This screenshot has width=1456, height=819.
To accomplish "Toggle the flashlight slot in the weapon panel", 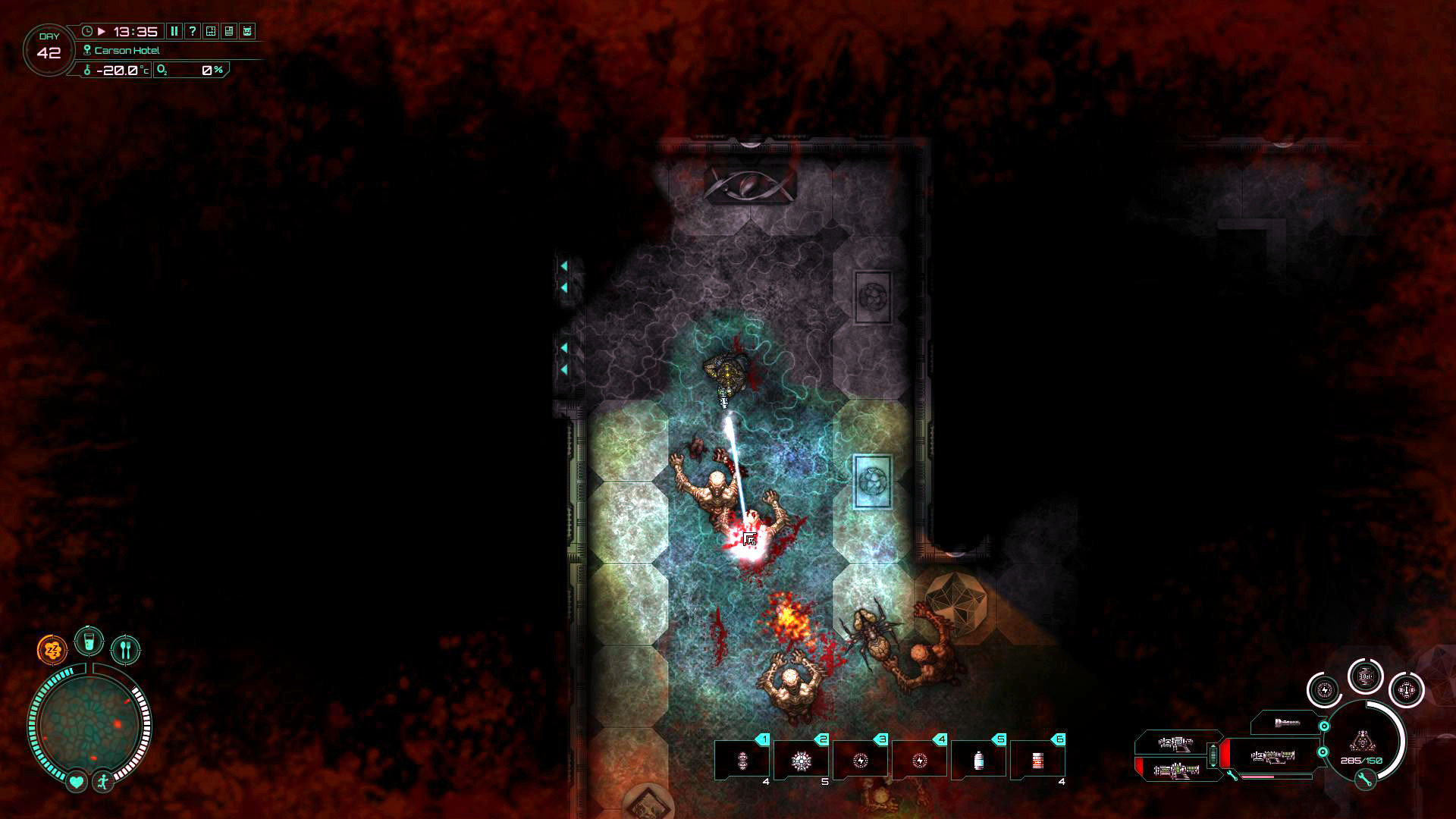I will 1288,723.
